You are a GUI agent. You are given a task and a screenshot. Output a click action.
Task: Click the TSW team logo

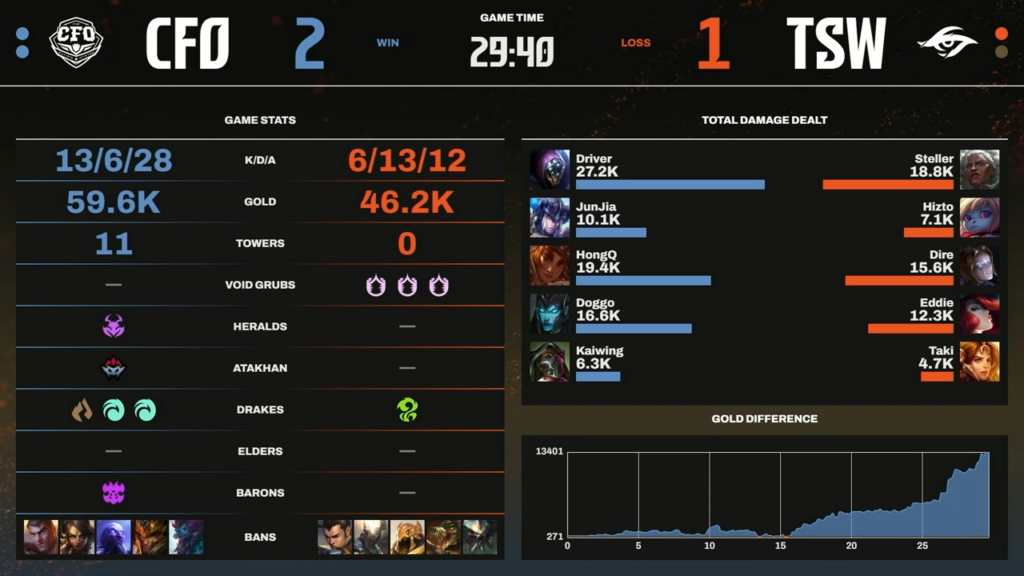click(945, 43)
